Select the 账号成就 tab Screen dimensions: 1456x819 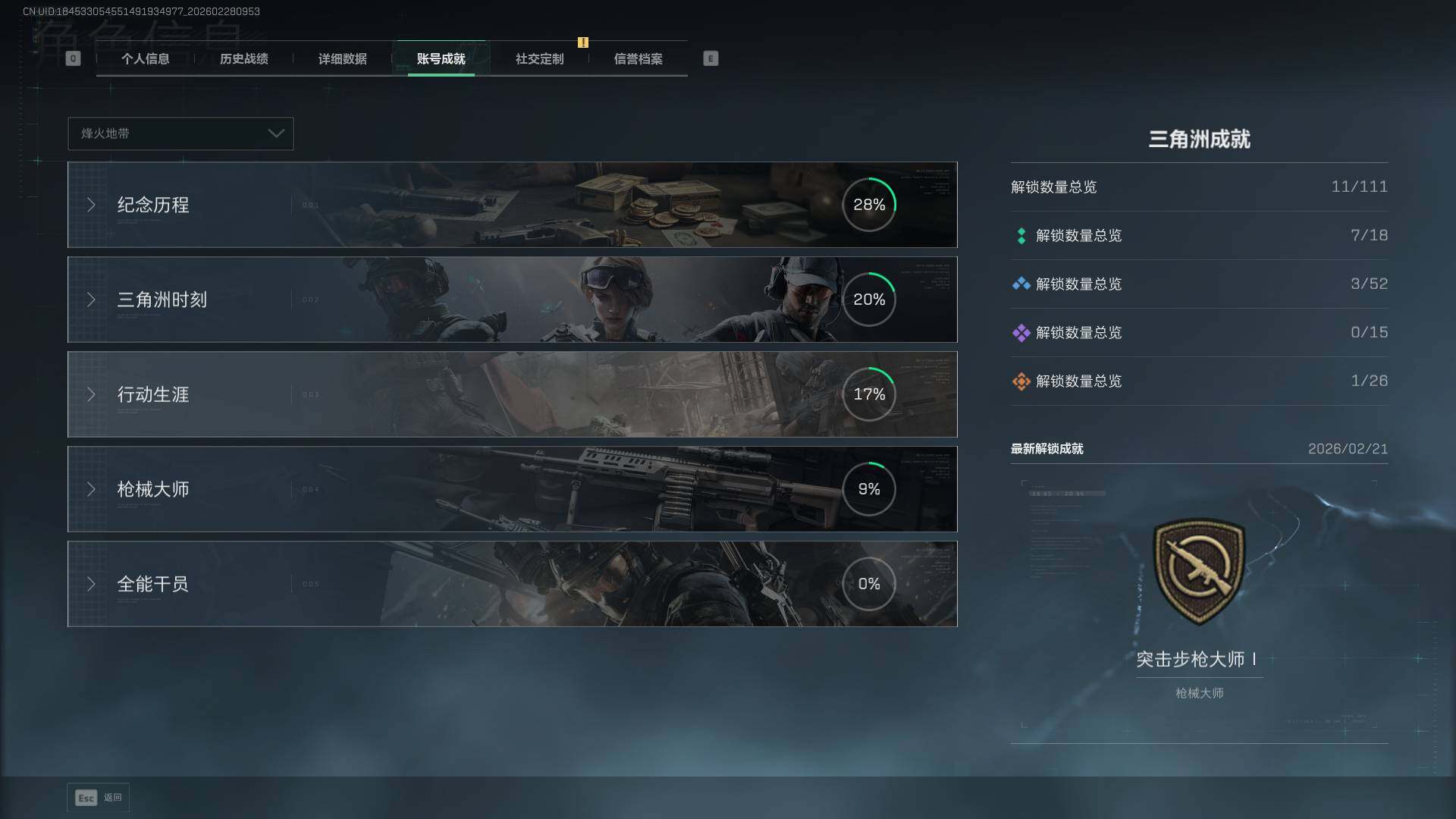(441, 59)
